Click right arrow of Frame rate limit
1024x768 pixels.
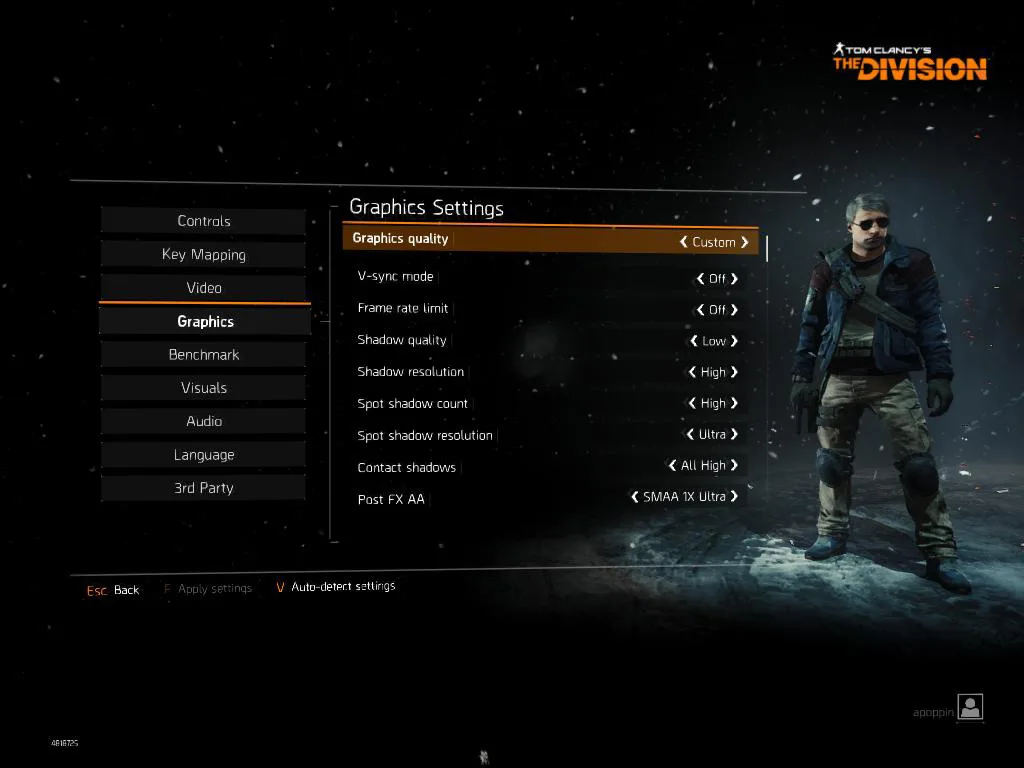(735, 310)
